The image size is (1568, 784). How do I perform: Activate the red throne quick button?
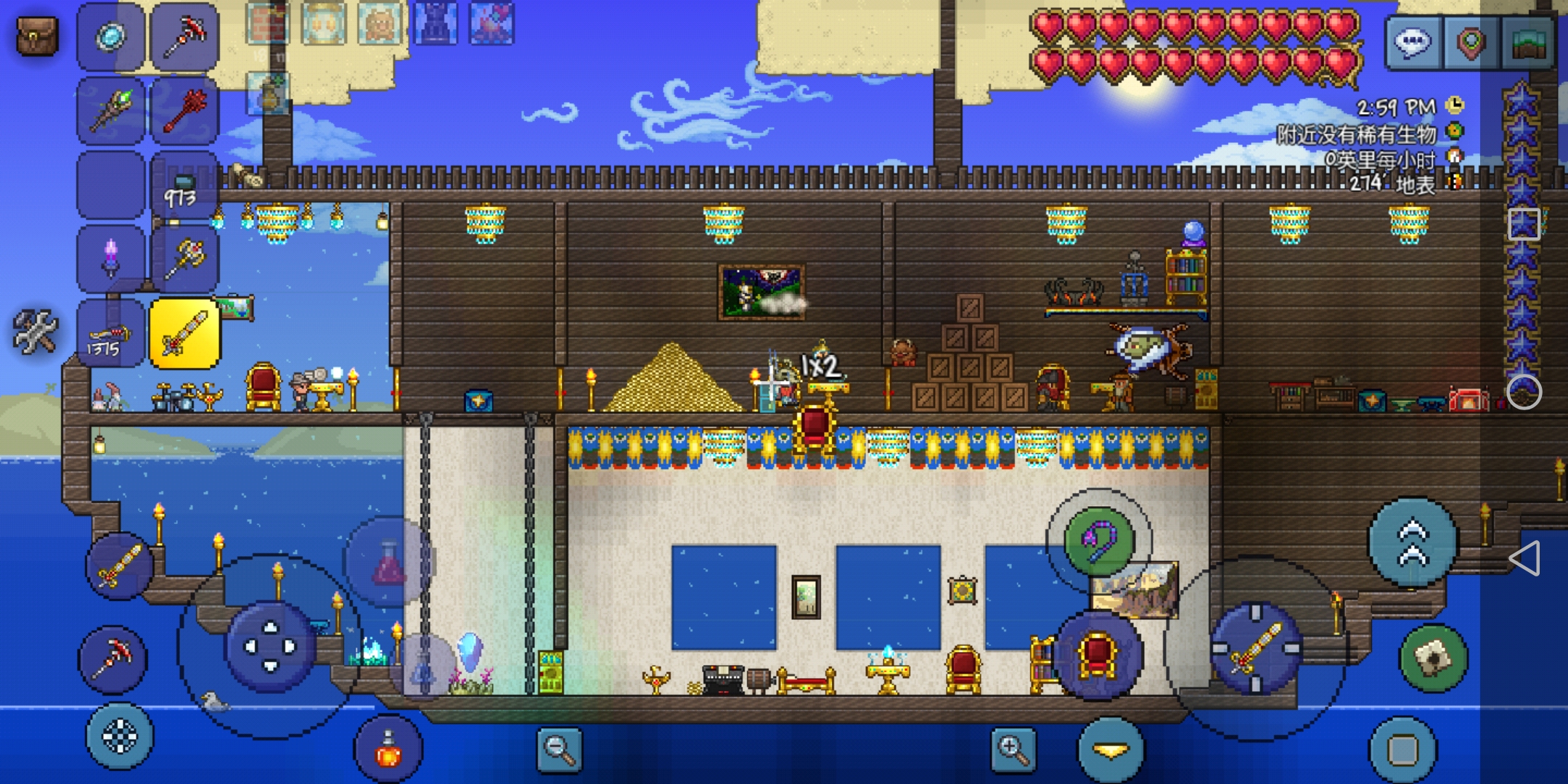(1098, 655)
